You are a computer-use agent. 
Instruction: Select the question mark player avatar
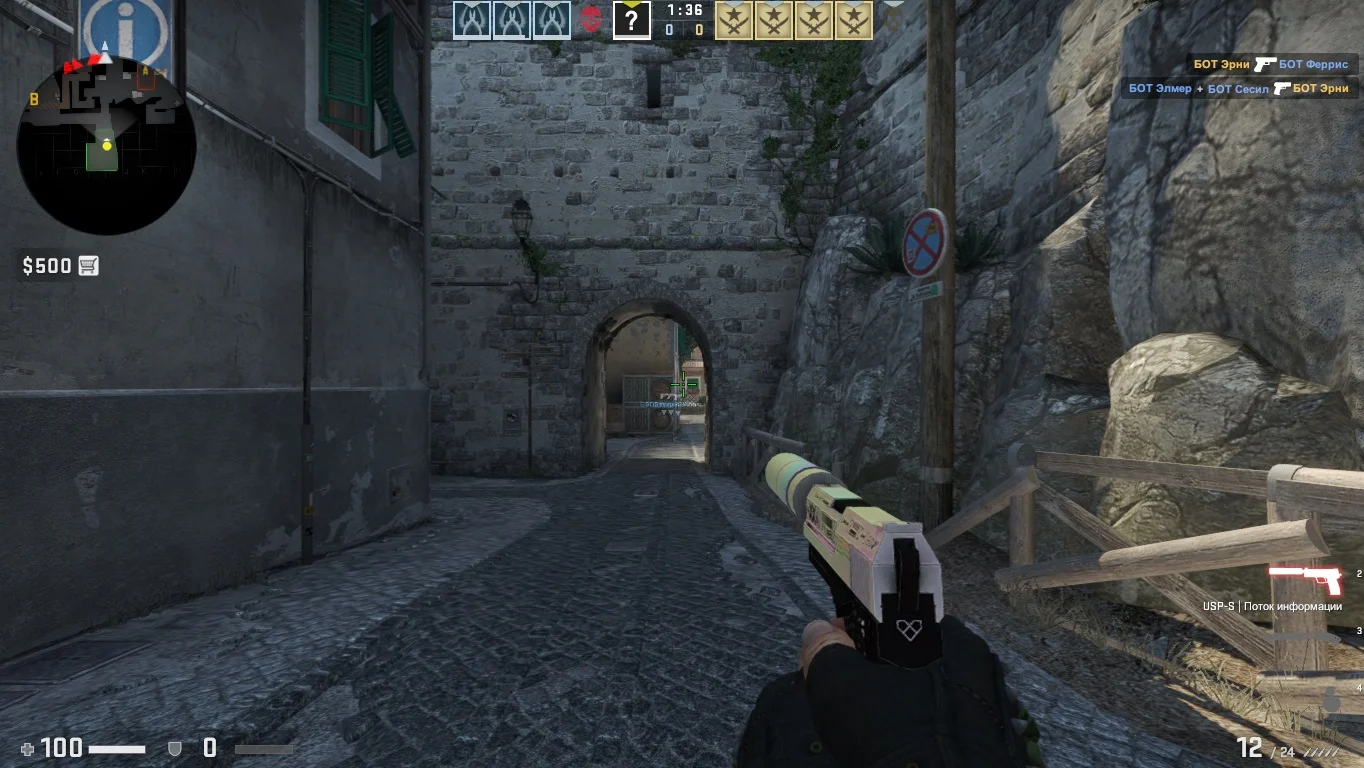click(x=631, y=19)
